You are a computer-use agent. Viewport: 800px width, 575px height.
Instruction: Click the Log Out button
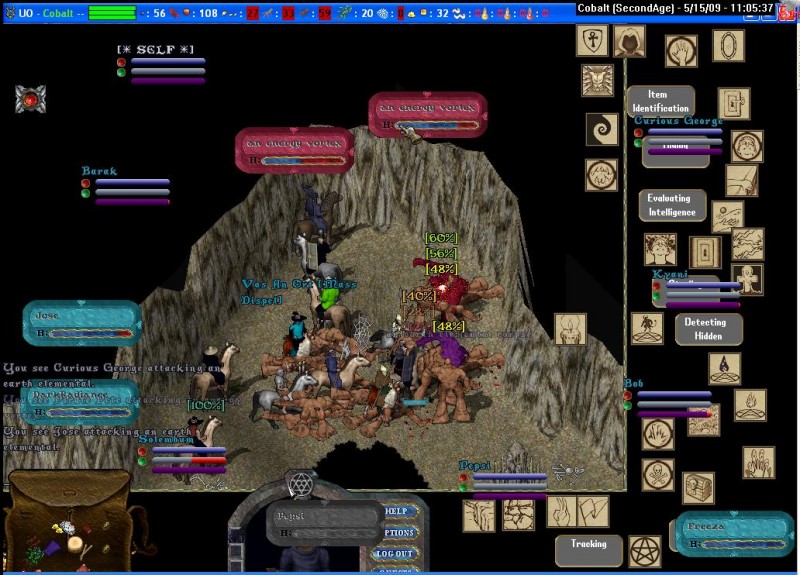[395, 553]
